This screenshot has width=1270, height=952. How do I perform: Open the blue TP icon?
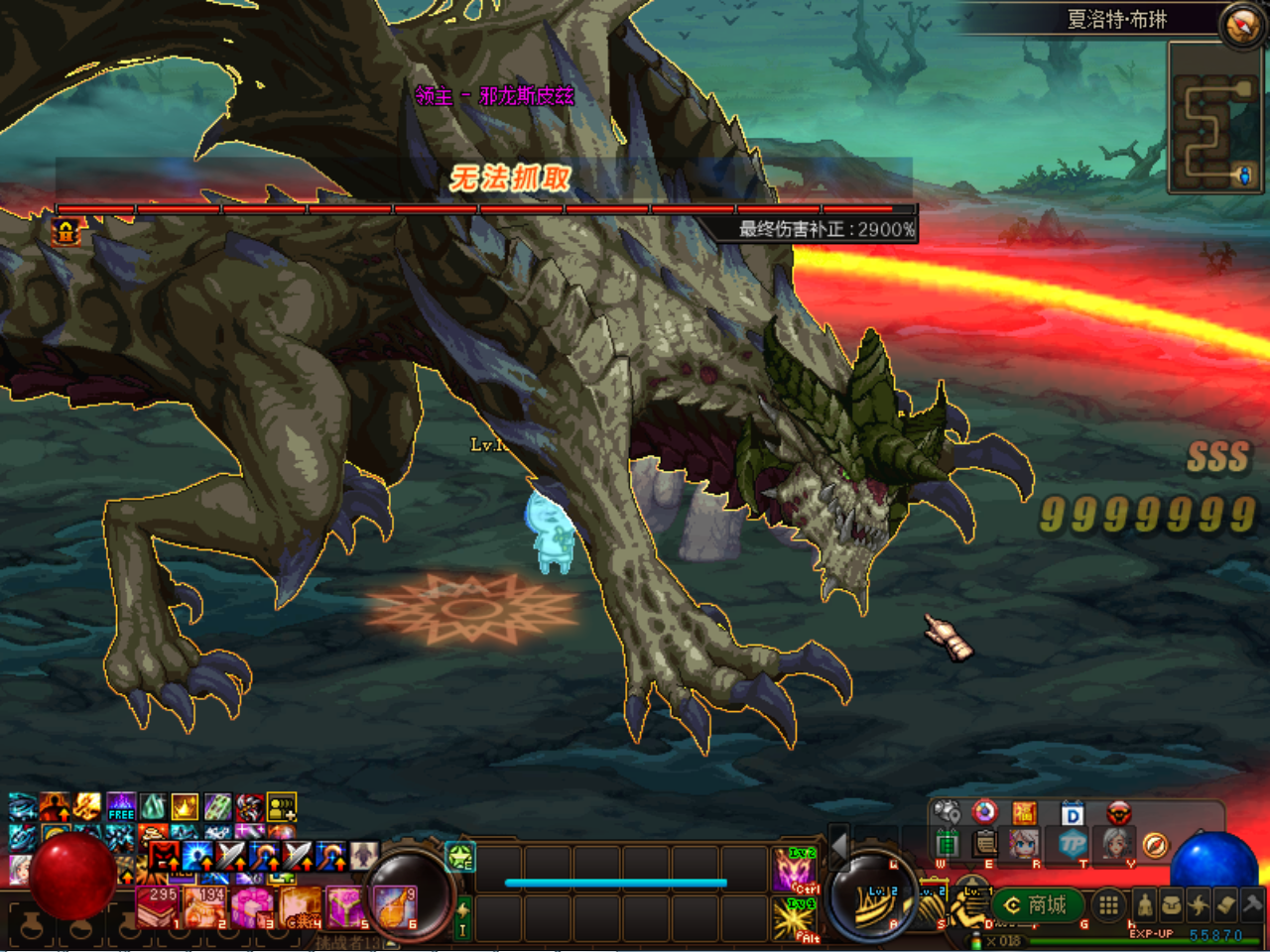1072,845
